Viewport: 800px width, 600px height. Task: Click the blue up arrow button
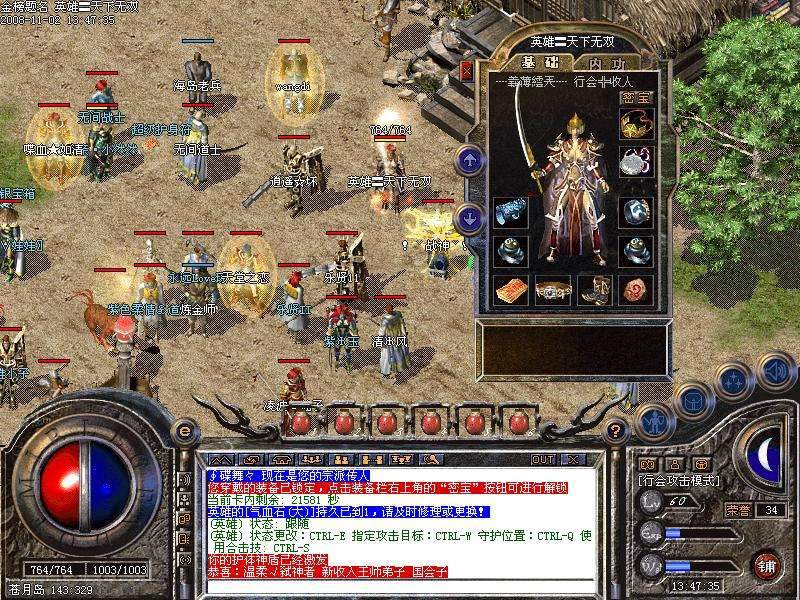(x=468, y=159)
